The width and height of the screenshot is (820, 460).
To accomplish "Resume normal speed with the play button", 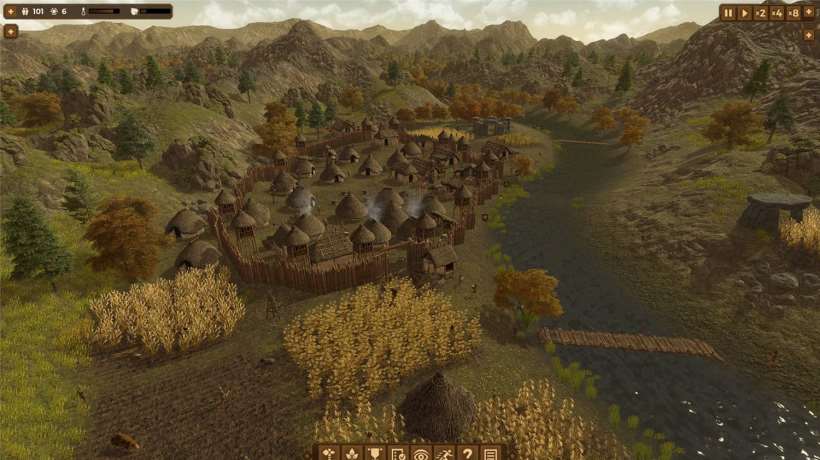I will point(744,13).
